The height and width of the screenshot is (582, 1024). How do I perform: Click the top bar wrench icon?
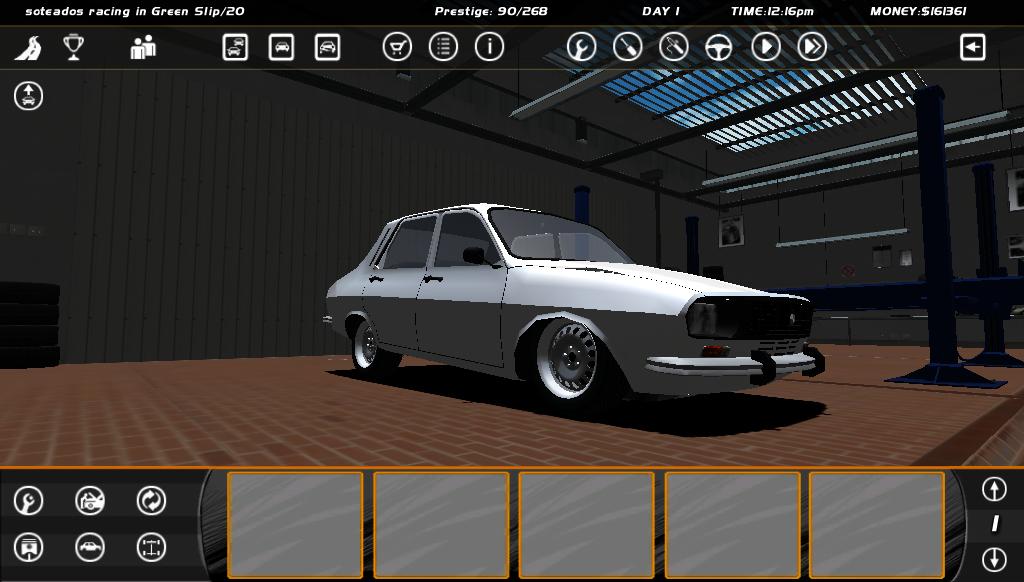point(581,47)
